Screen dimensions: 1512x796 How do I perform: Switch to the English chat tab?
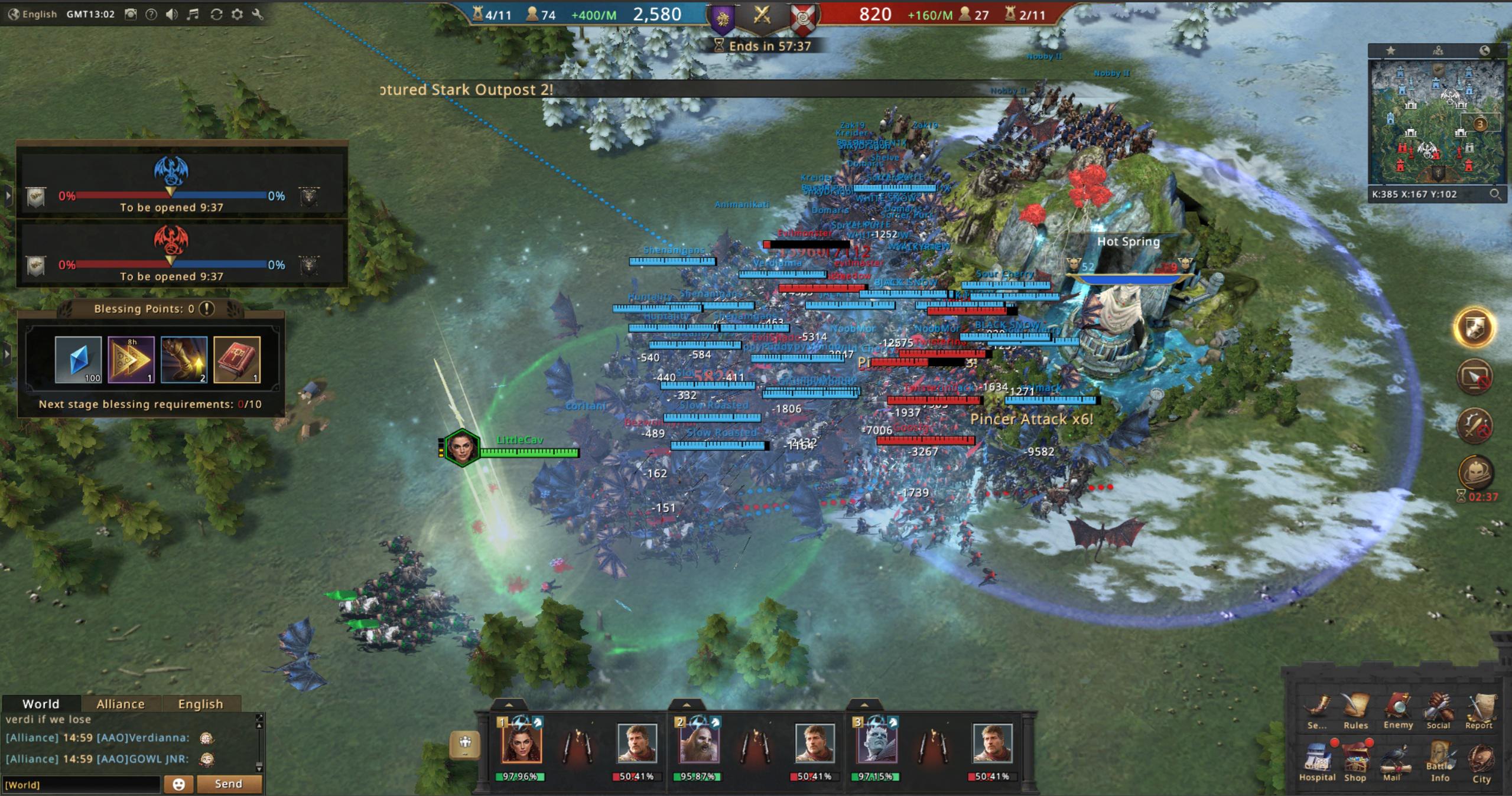click(x=200, y=704)
